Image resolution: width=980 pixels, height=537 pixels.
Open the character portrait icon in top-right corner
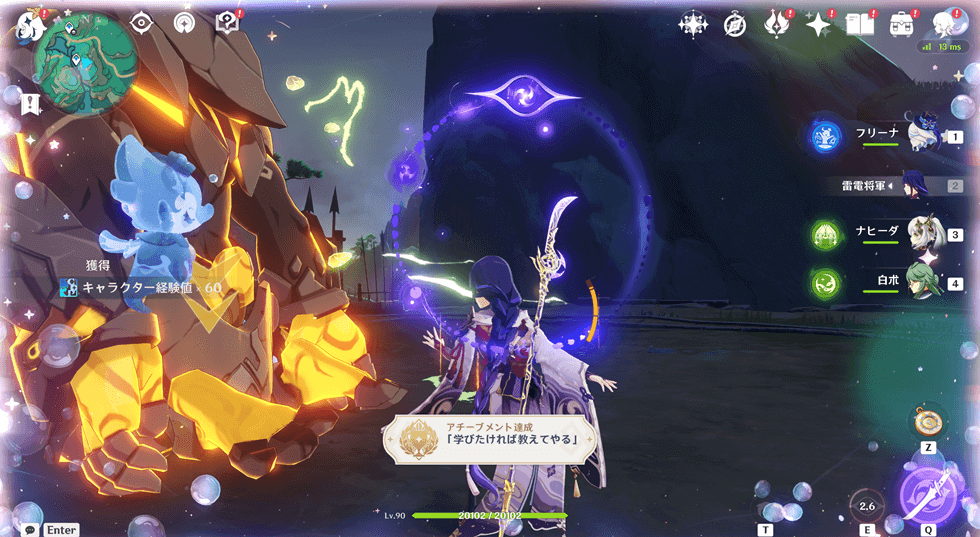point(944,24)
